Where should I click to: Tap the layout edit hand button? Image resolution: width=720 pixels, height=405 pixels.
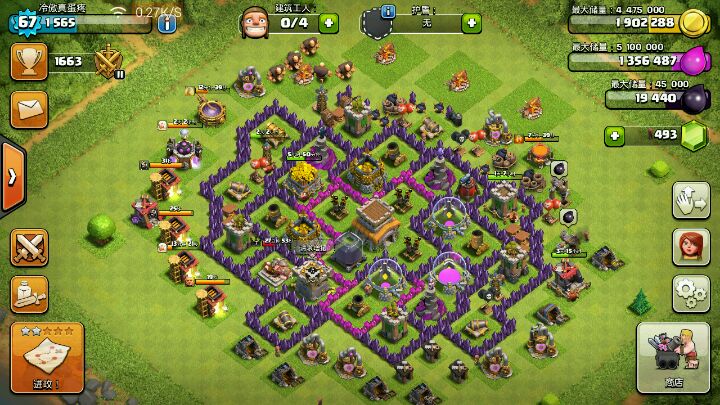[689, 198]
